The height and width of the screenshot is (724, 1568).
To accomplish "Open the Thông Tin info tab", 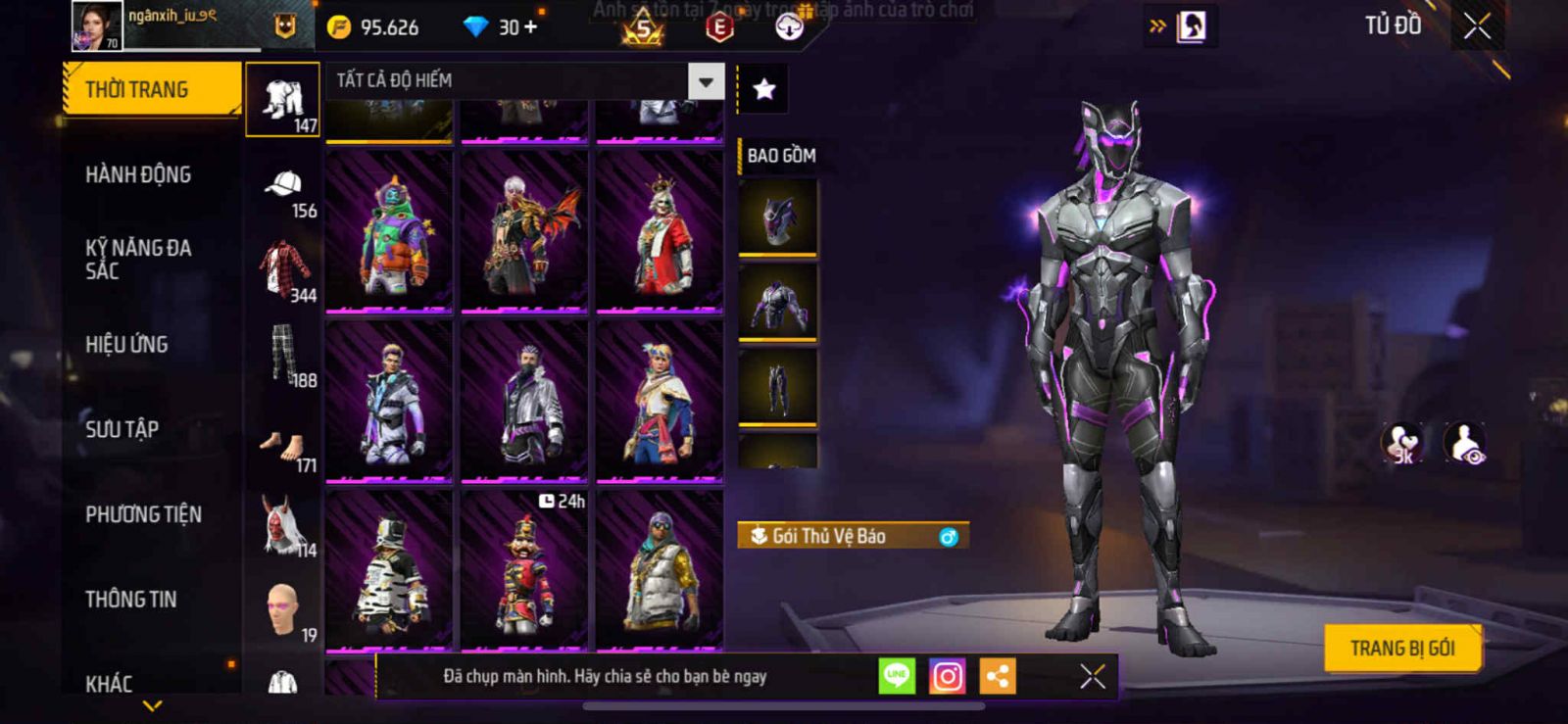I will coord(131,599).
